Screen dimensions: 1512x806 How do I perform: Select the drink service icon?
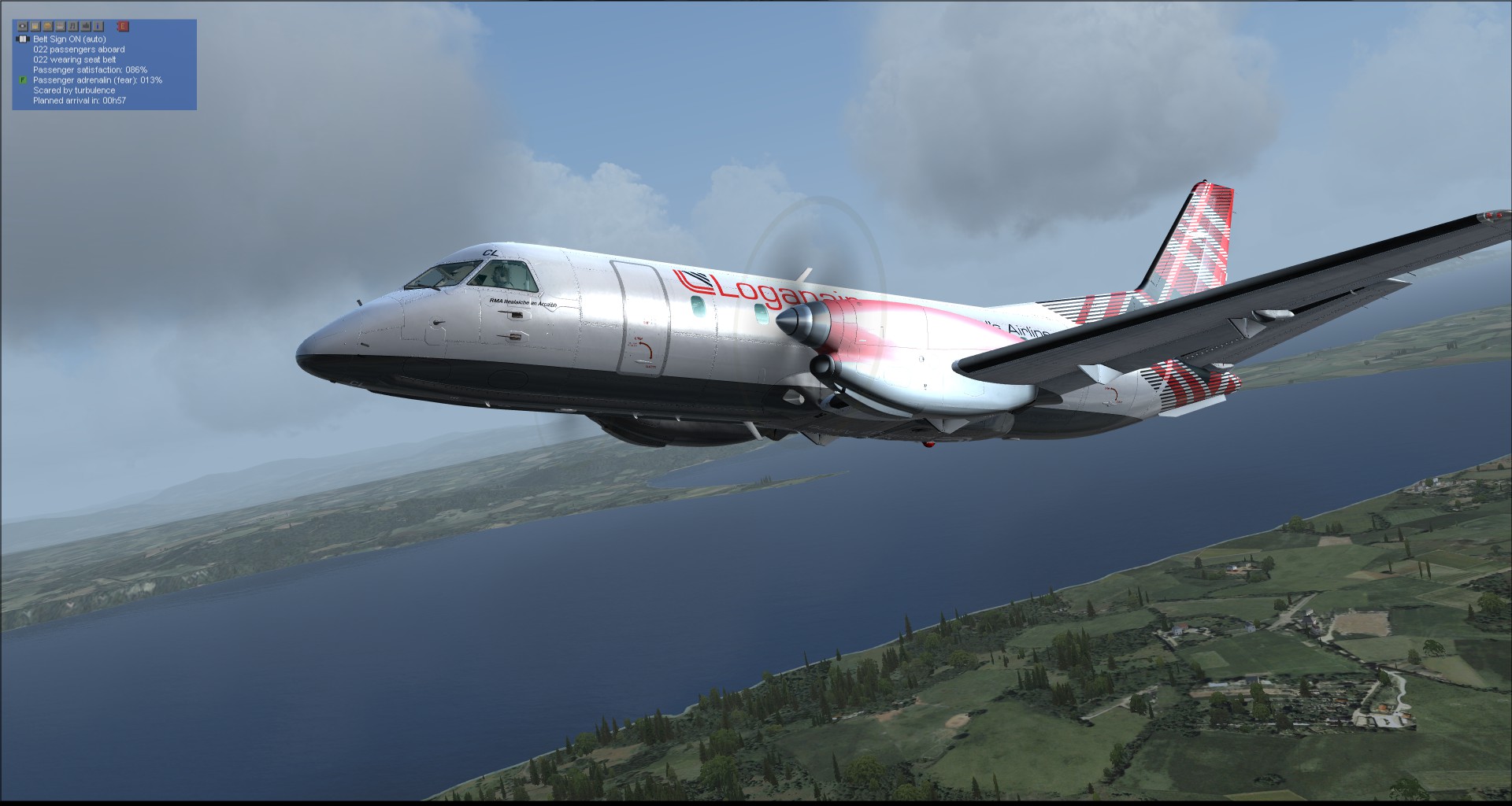(x=34, y=26)
